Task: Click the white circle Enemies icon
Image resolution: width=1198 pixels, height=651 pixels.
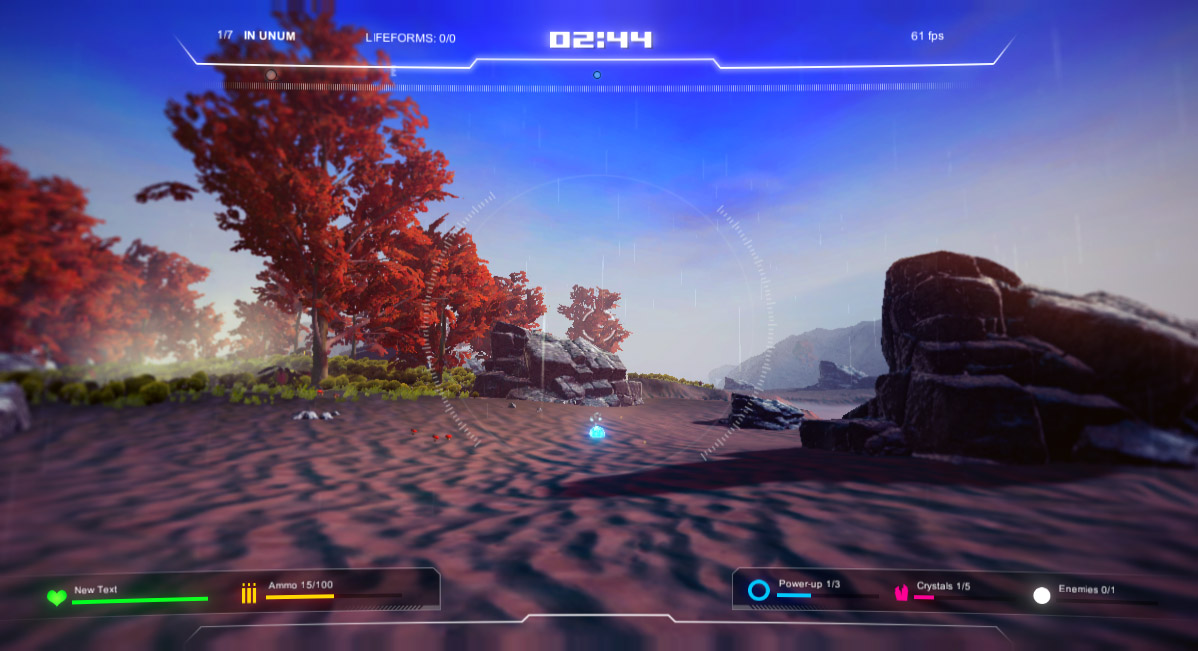Action: pyautogui.click(x=1042, y=595)
